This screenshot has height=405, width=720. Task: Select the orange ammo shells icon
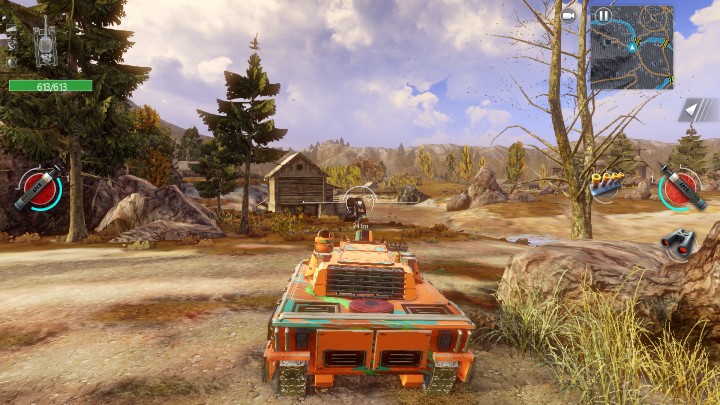[x=606, y=185]
